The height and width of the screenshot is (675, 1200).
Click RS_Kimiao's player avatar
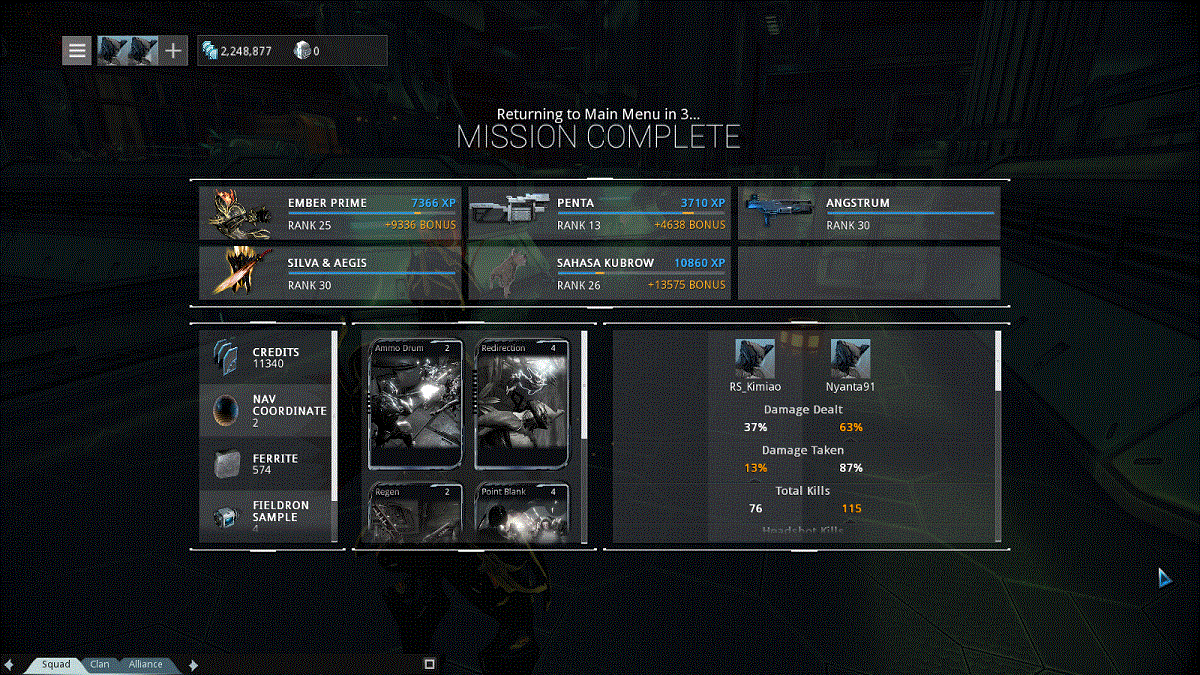pos(755,358)
